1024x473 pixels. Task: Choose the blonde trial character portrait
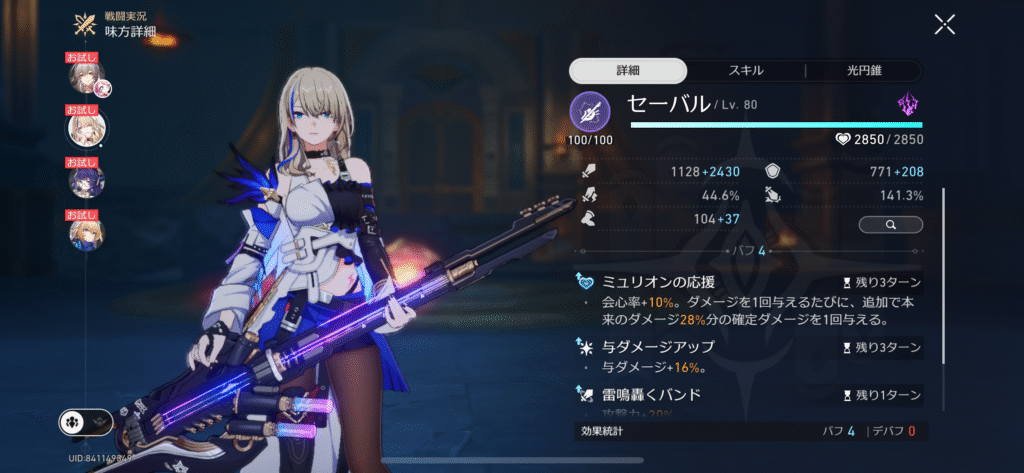pyautogui.click(x=85, y=128)
